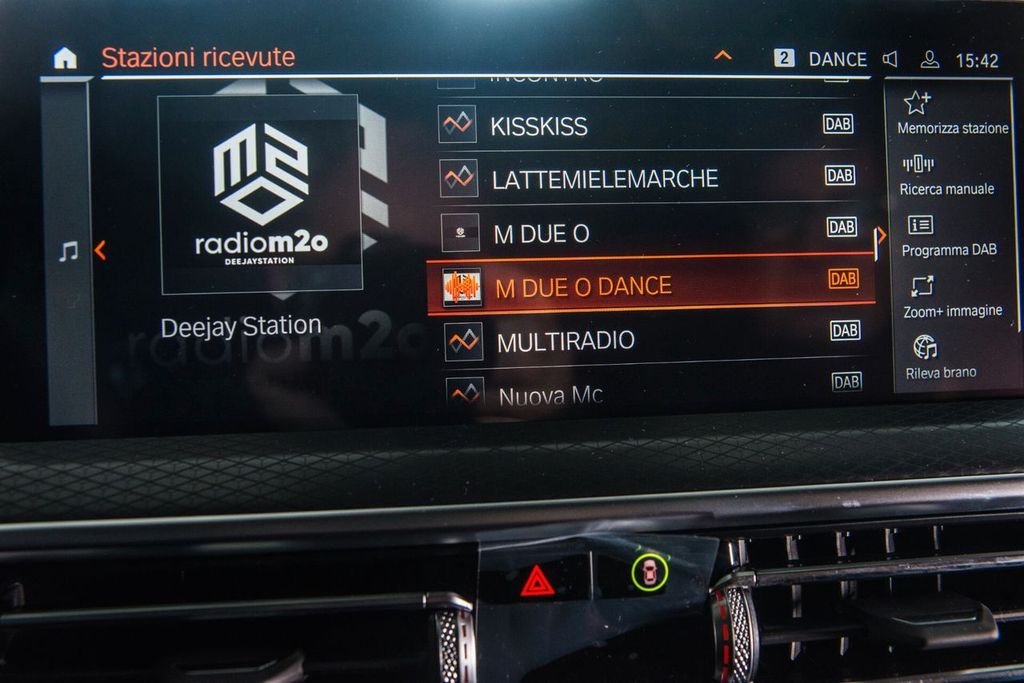Tune to LATTEMIELEMARCHE station
The height and width of the screenshot is (683, 1024).
604,179
